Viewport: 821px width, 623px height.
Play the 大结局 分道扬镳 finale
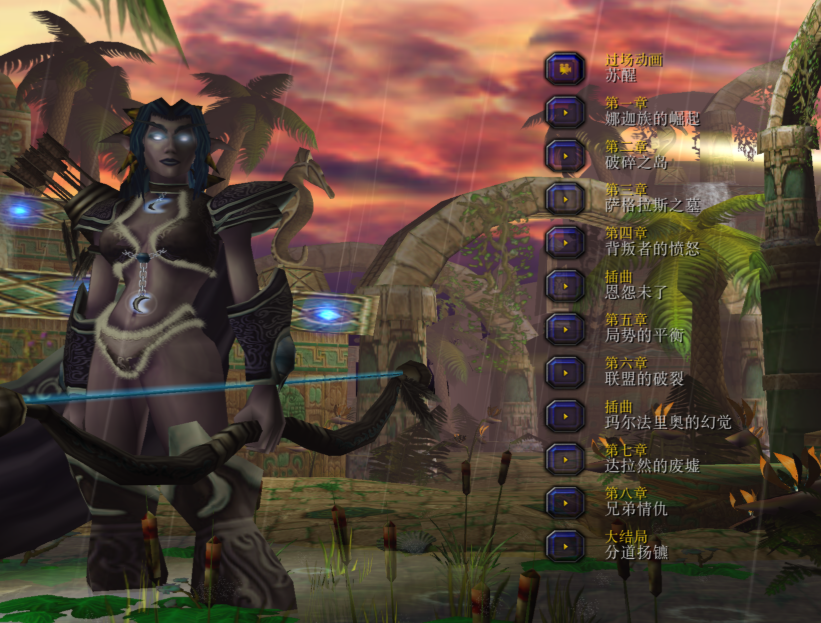pyautogui.click(x=565, y=546)
